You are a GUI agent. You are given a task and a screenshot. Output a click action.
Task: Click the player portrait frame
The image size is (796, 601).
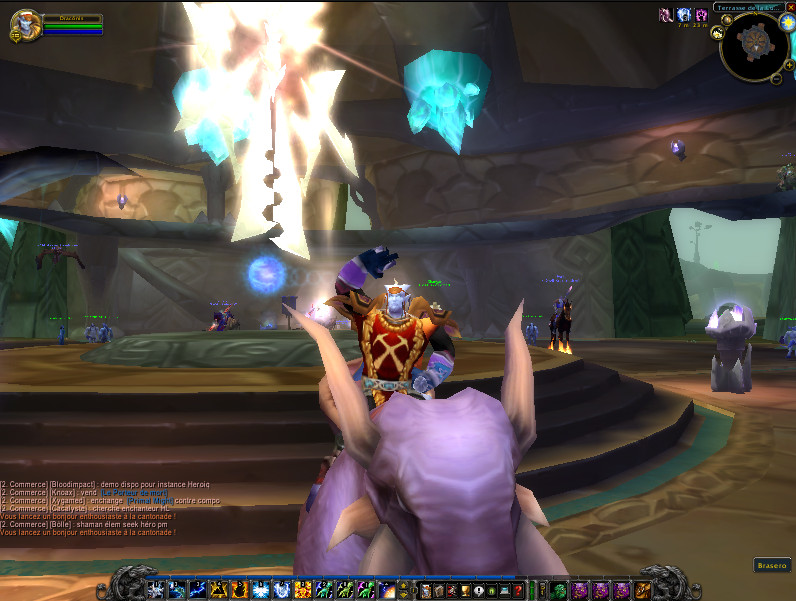[26, 24]
